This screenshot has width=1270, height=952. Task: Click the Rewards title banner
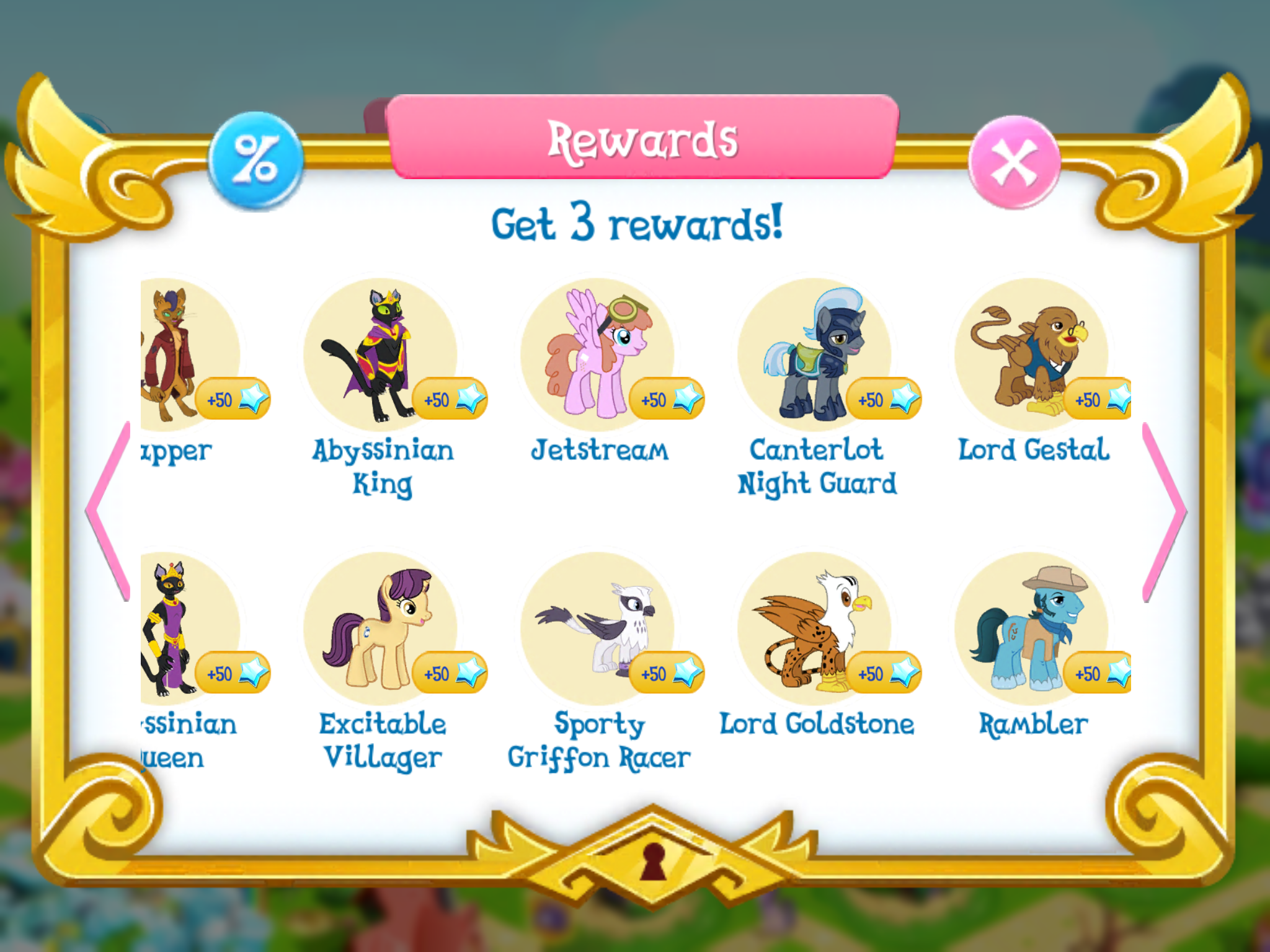642,143
